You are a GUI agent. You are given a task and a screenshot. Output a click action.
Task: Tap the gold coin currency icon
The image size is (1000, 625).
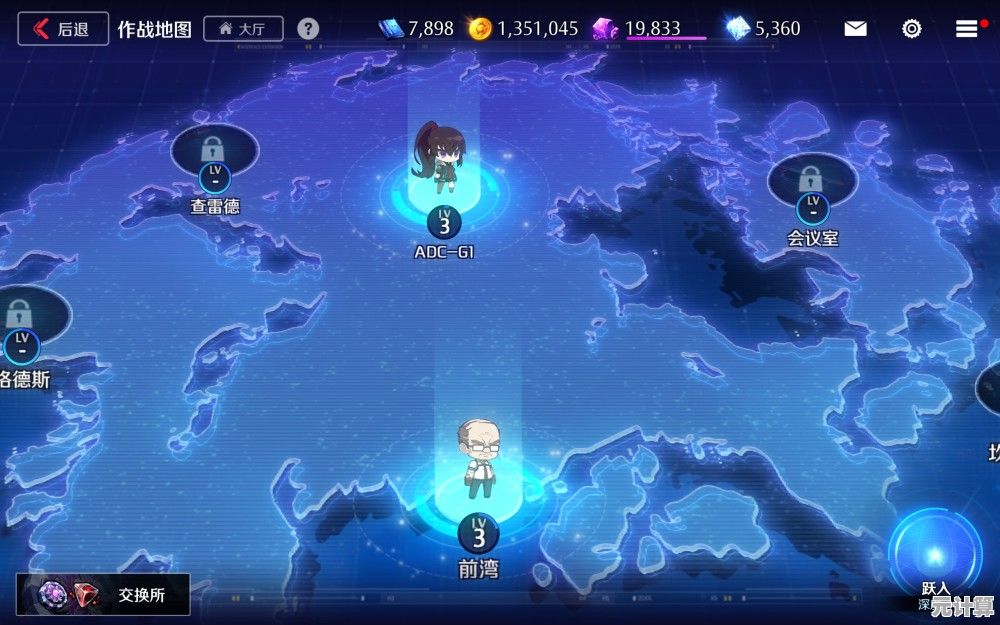tap(480, 29)
